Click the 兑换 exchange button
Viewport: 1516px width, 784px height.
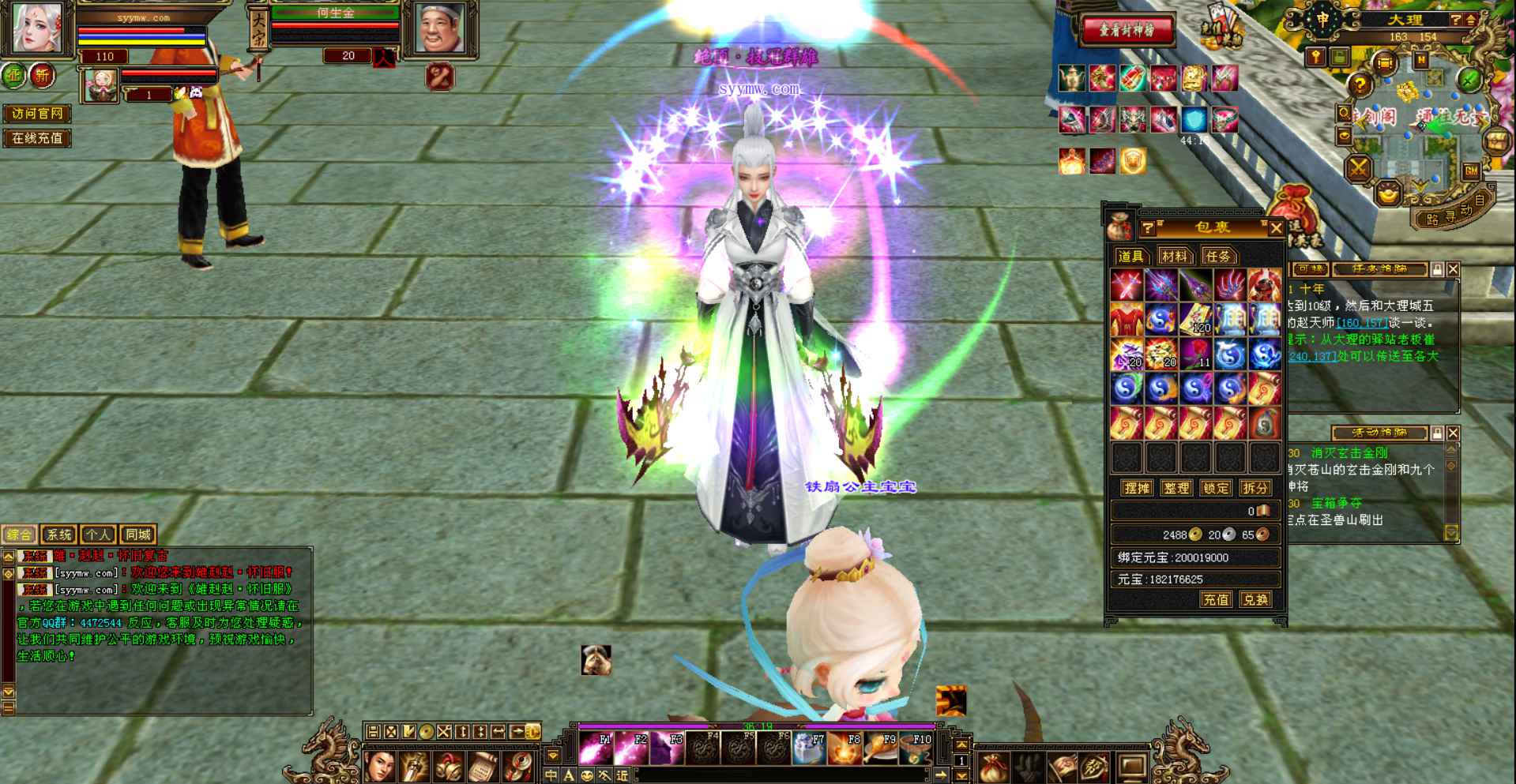[x=1255, y=599]
